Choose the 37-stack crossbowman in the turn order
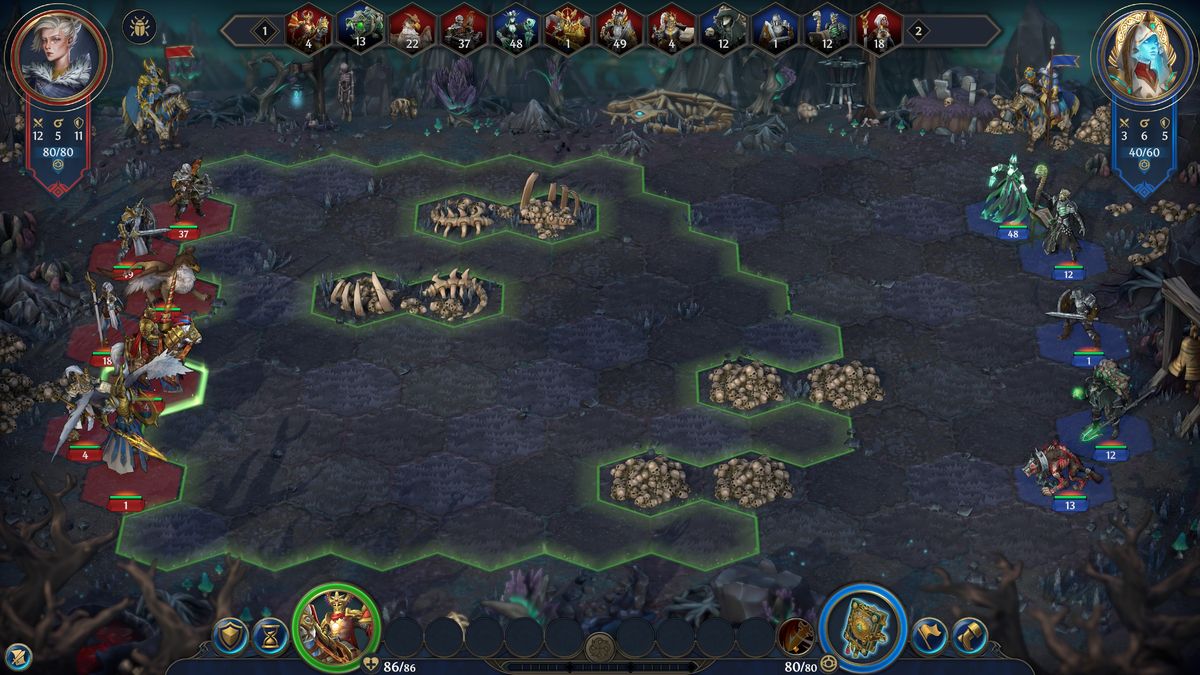The height and width of the screenshot is (675, 1200). click(464, 28)
